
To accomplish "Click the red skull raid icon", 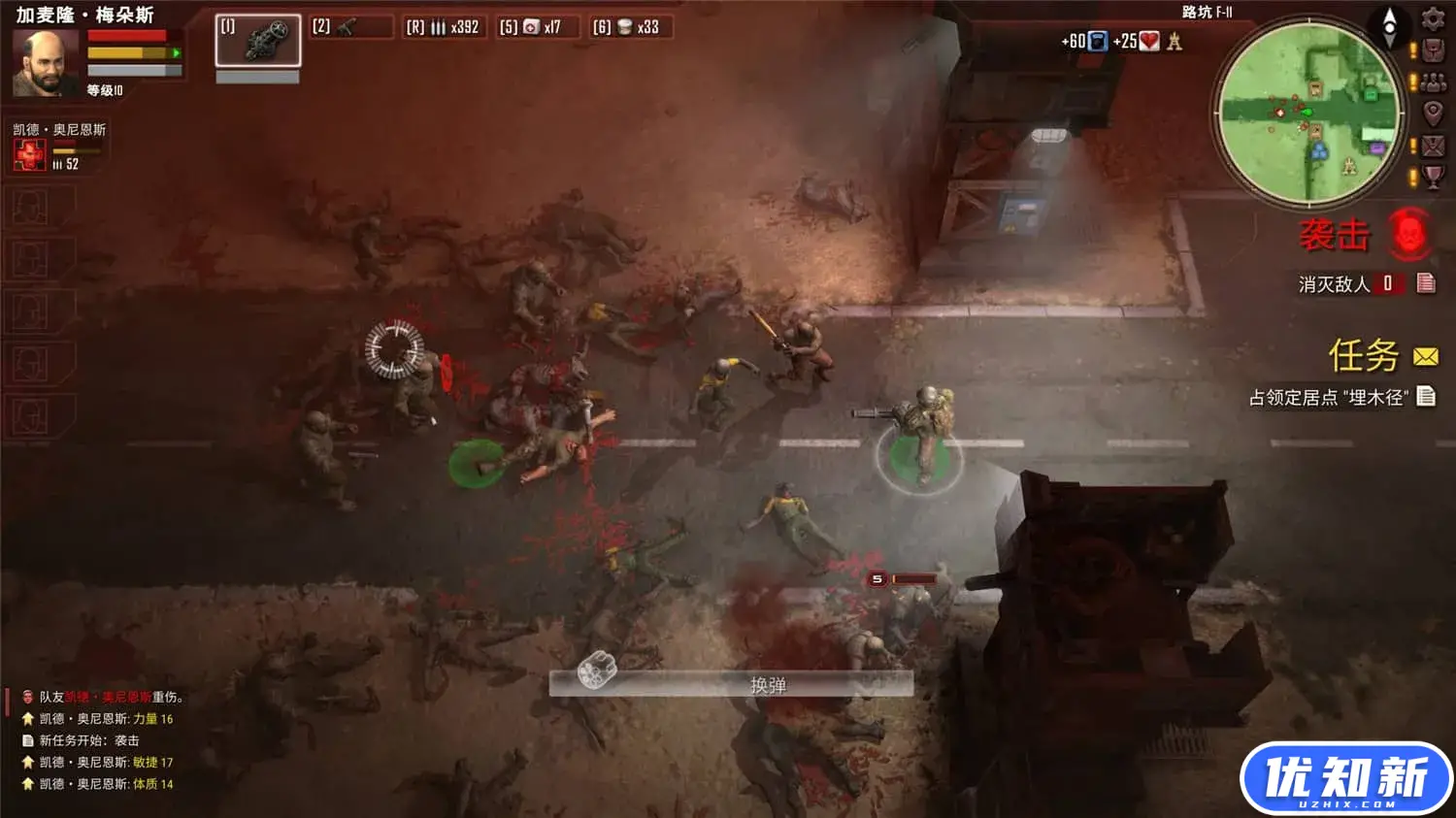I will click(x=1409, y=234).
